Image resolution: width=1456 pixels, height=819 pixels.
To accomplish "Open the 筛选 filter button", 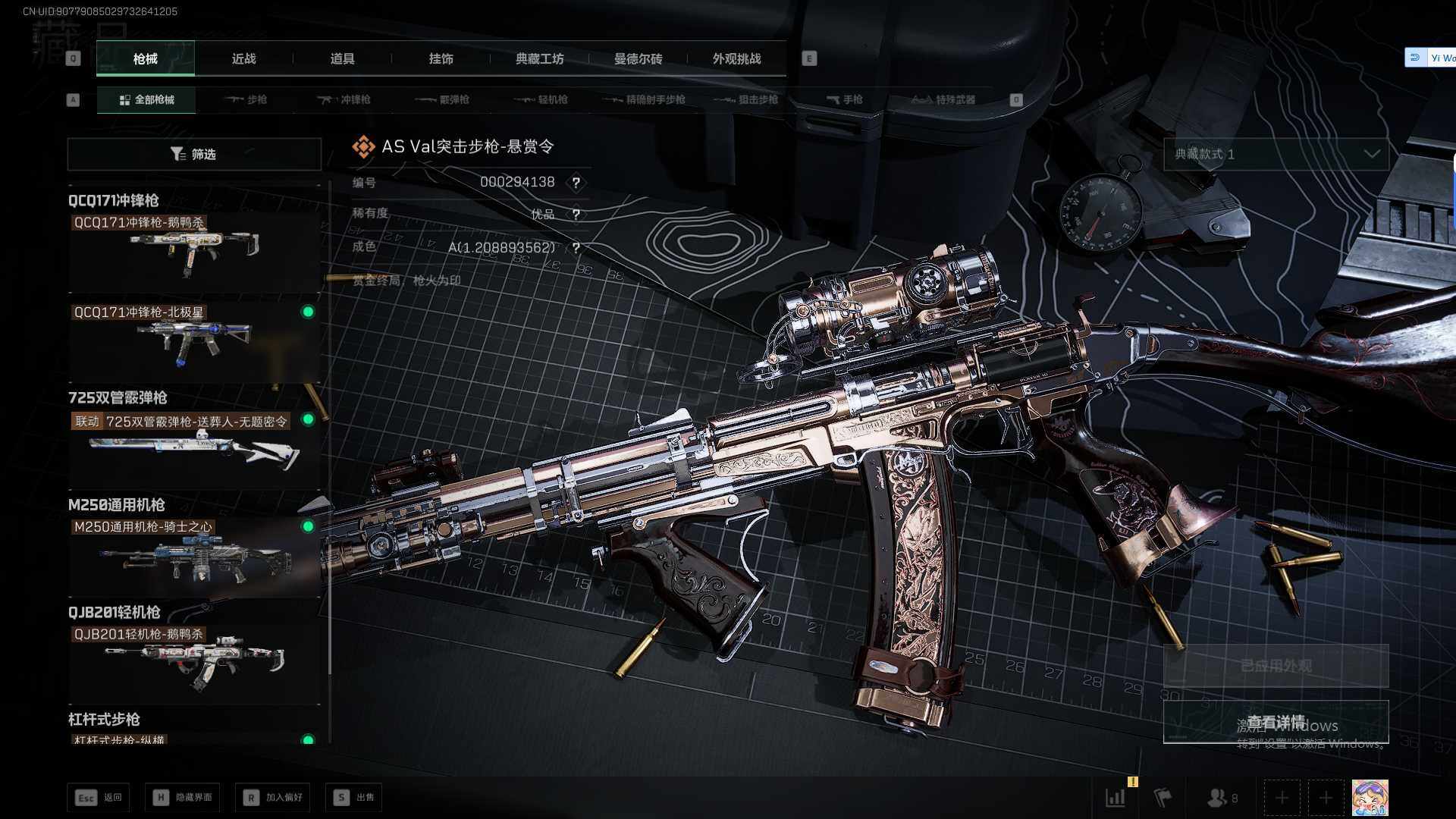I will (194, 154).
